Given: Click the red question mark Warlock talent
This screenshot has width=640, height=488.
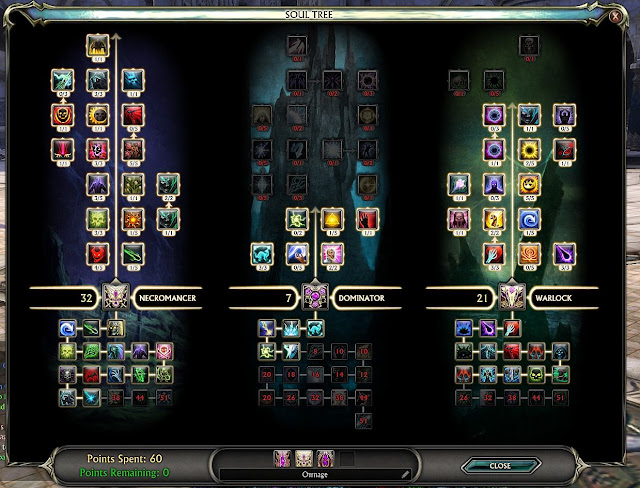Looking at the screenshot, I should [494, 219].
